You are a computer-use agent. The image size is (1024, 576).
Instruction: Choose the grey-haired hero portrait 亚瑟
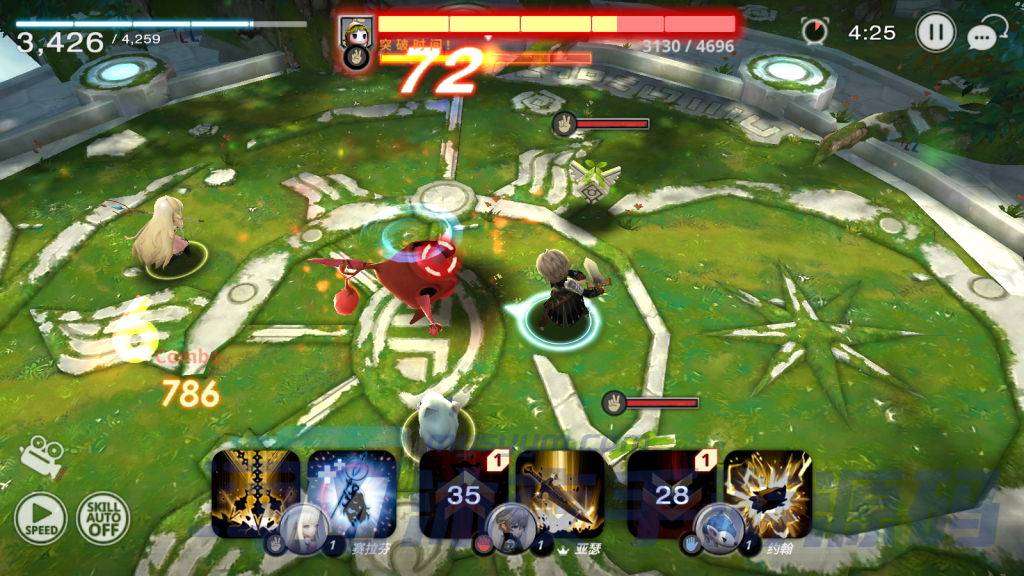(510, 526)
